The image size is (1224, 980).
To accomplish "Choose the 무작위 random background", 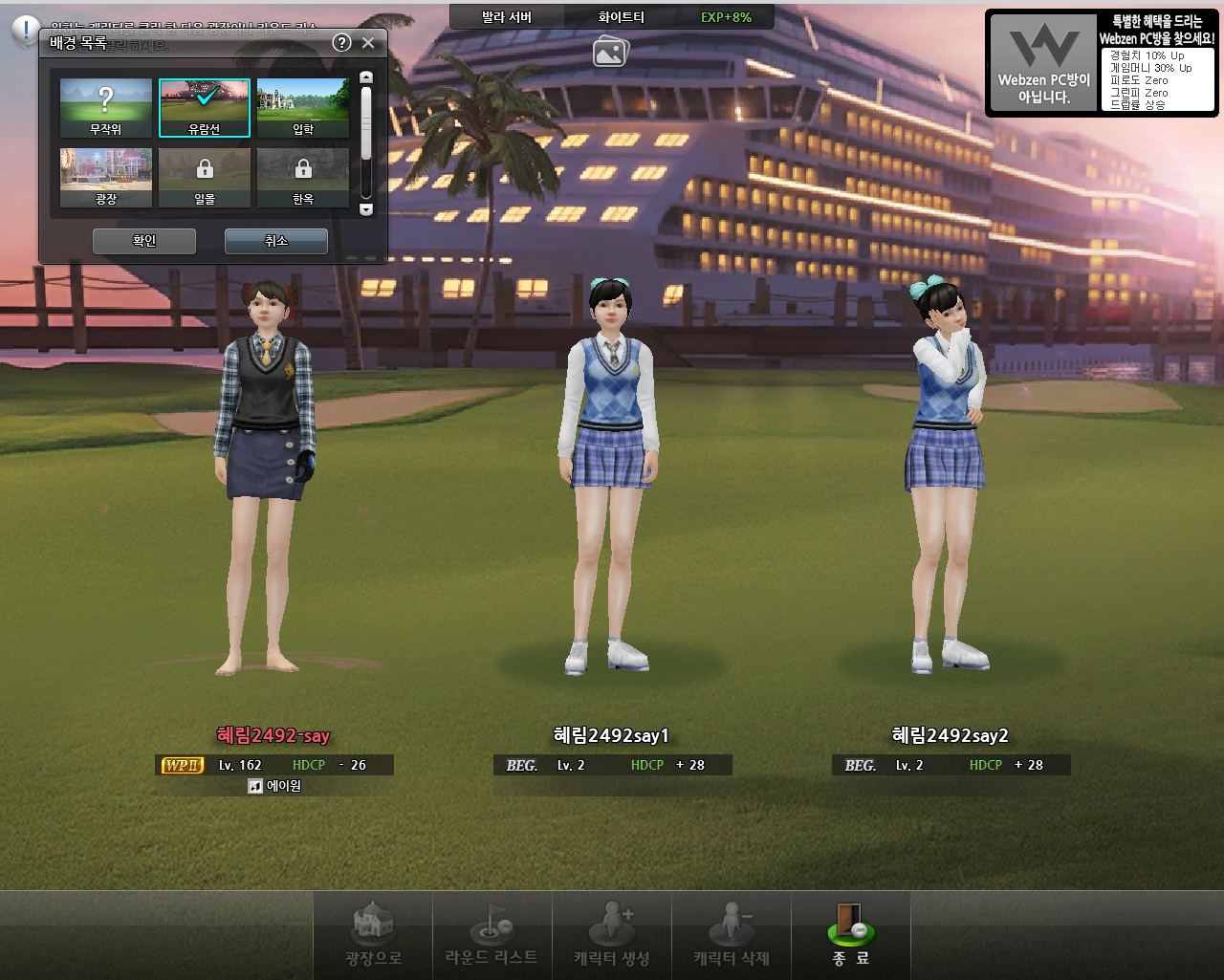I will click(106, 108).
